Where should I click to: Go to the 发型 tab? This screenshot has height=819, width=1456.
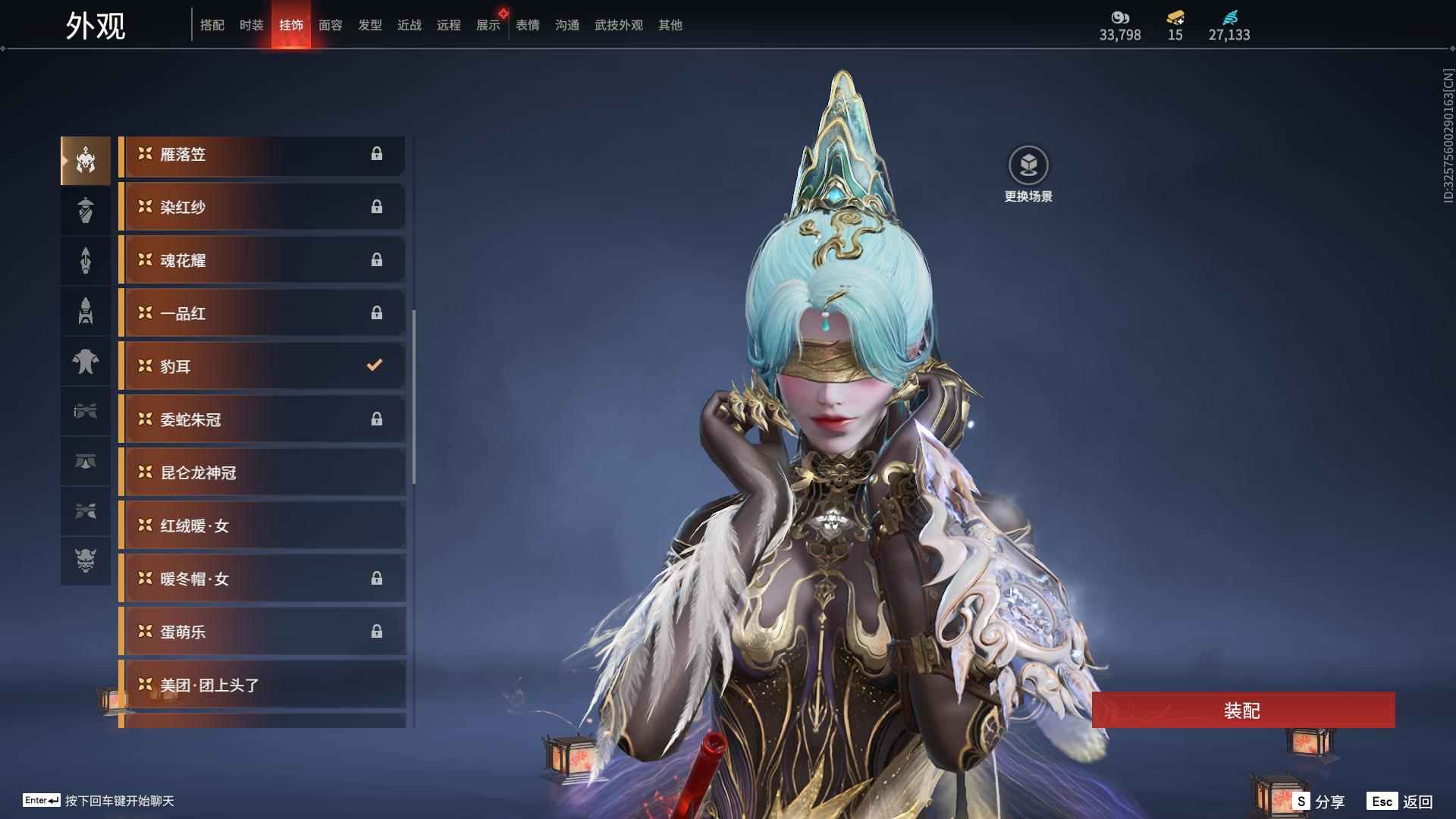point(369,25)
